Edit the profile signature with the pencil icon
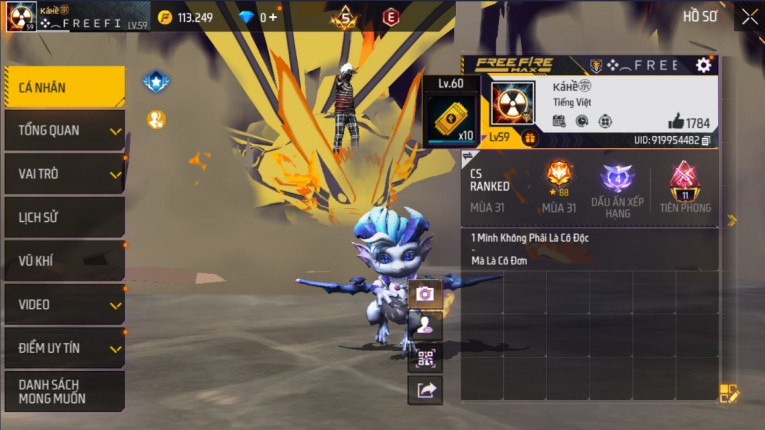Screen dimensions: 765x430 [729, 393]
